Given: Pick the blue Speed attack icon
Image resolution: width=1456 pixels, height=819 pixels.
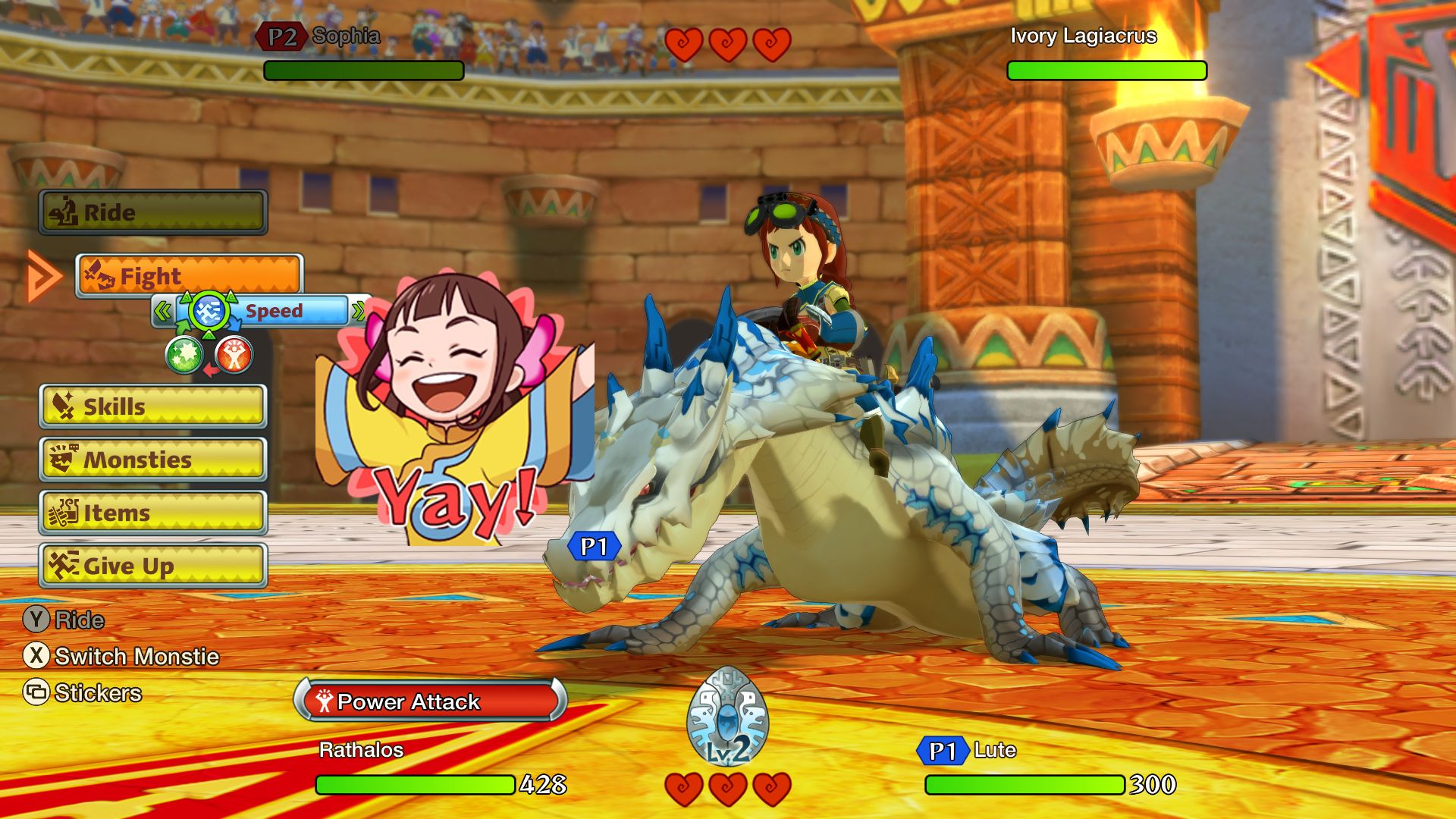Looking at the screenshot, I should tap(208, 311).
